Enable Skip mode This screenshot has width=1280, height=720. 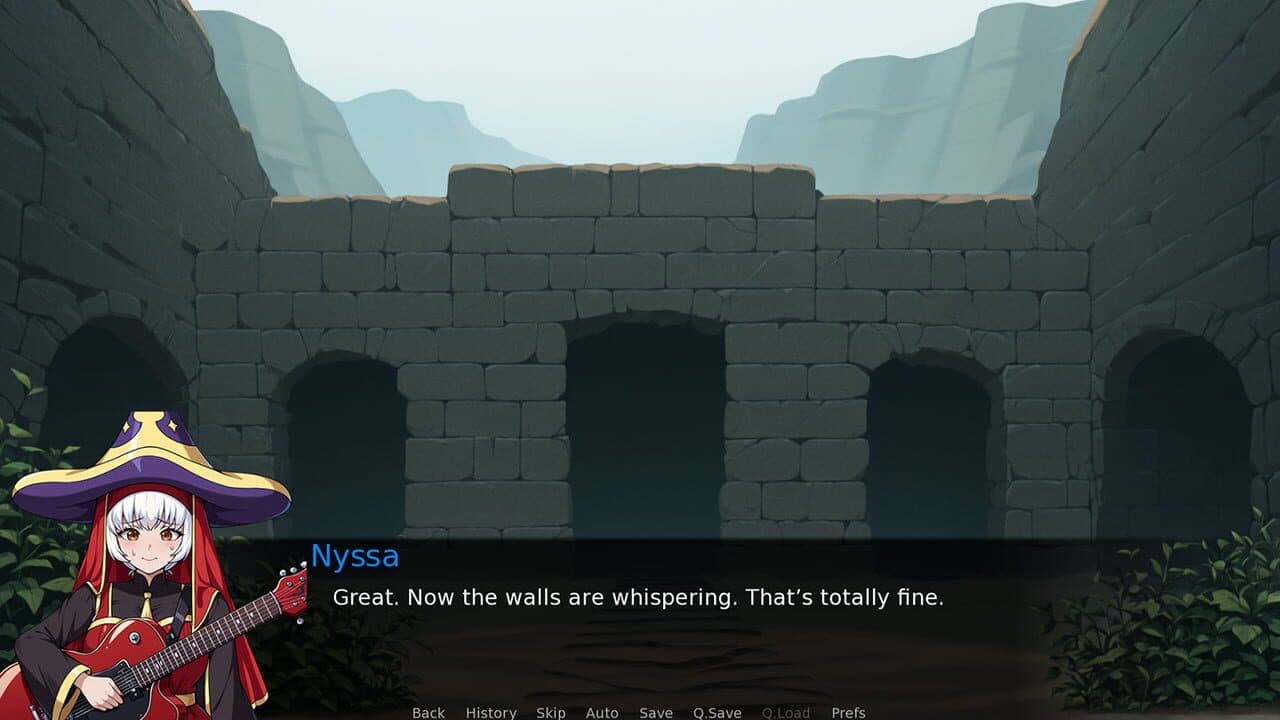(551, 713)
